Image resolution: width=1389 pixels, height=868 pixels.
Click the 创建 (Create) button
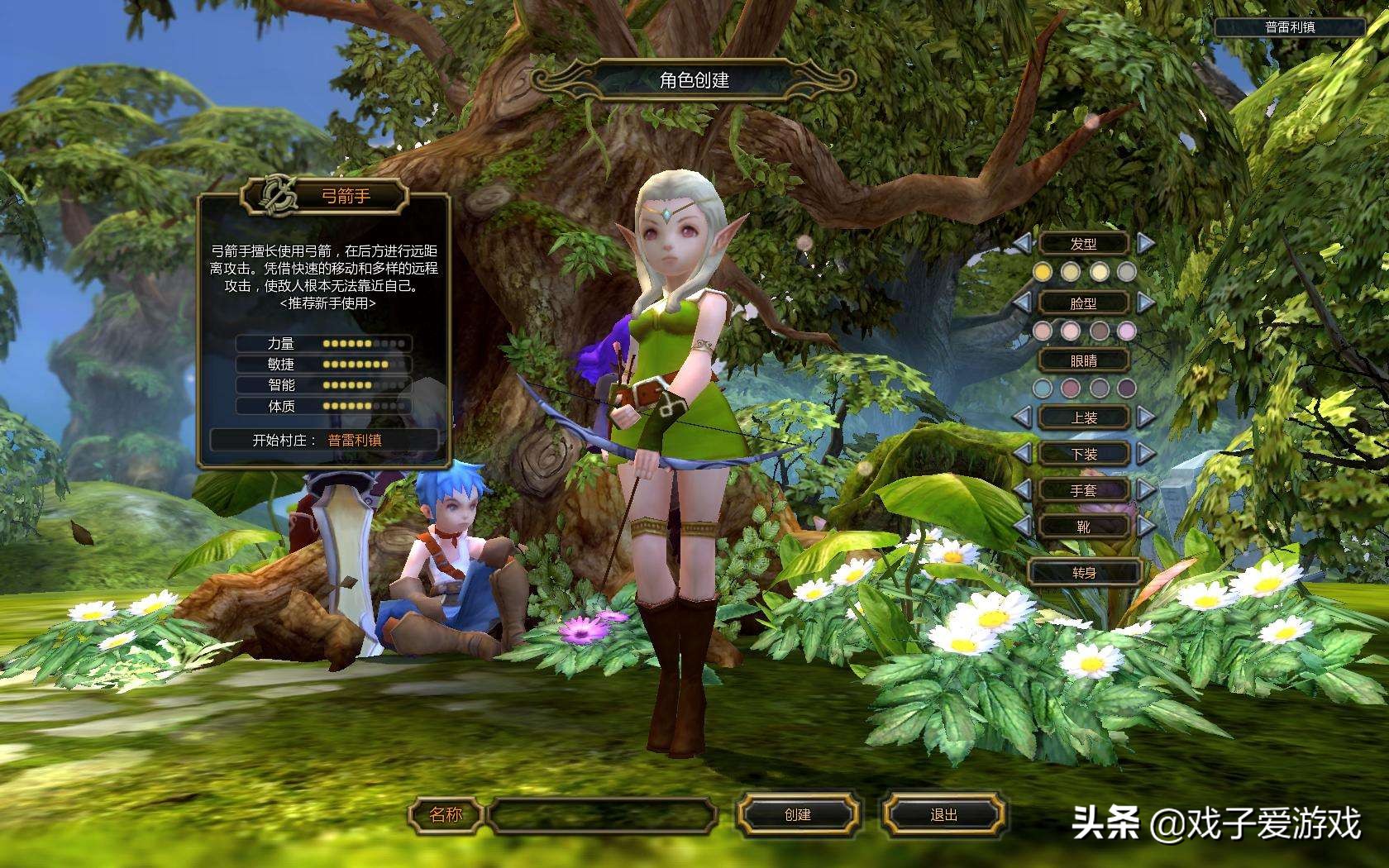point(797,815)
